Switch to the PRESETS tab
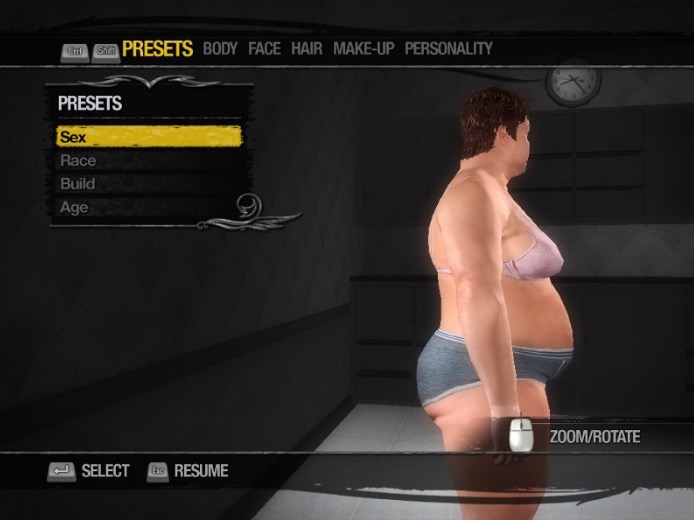This screenshot has width=694, height=520. 157,48
